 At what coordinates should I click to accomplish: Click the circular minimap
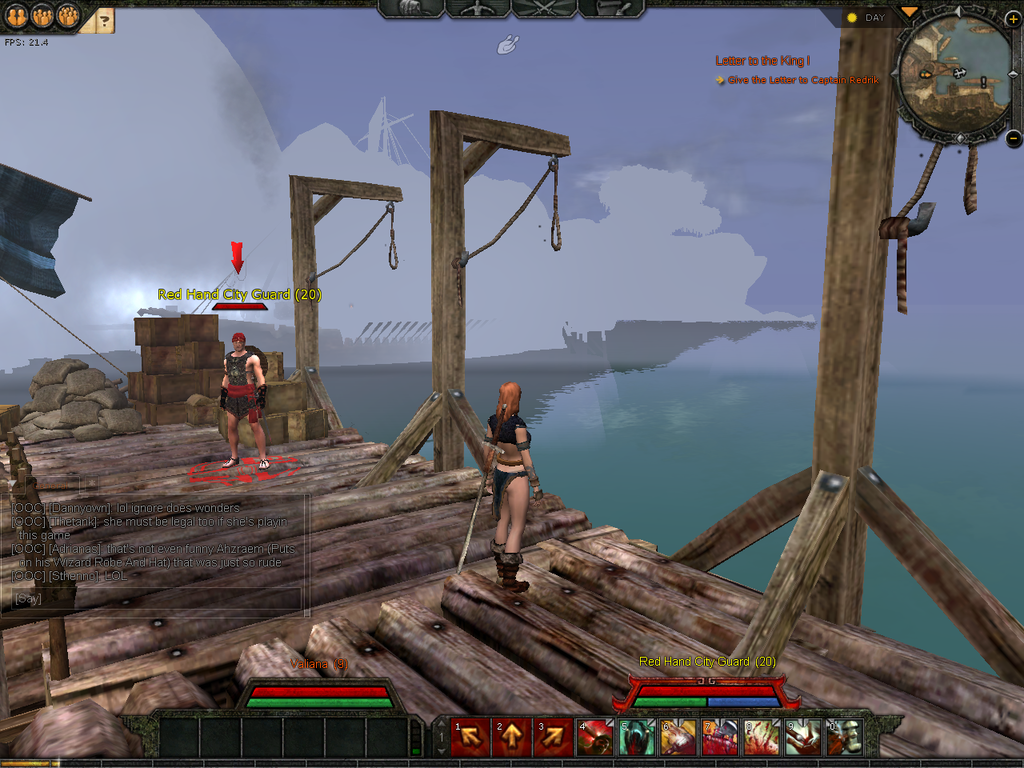click(953, 73)
